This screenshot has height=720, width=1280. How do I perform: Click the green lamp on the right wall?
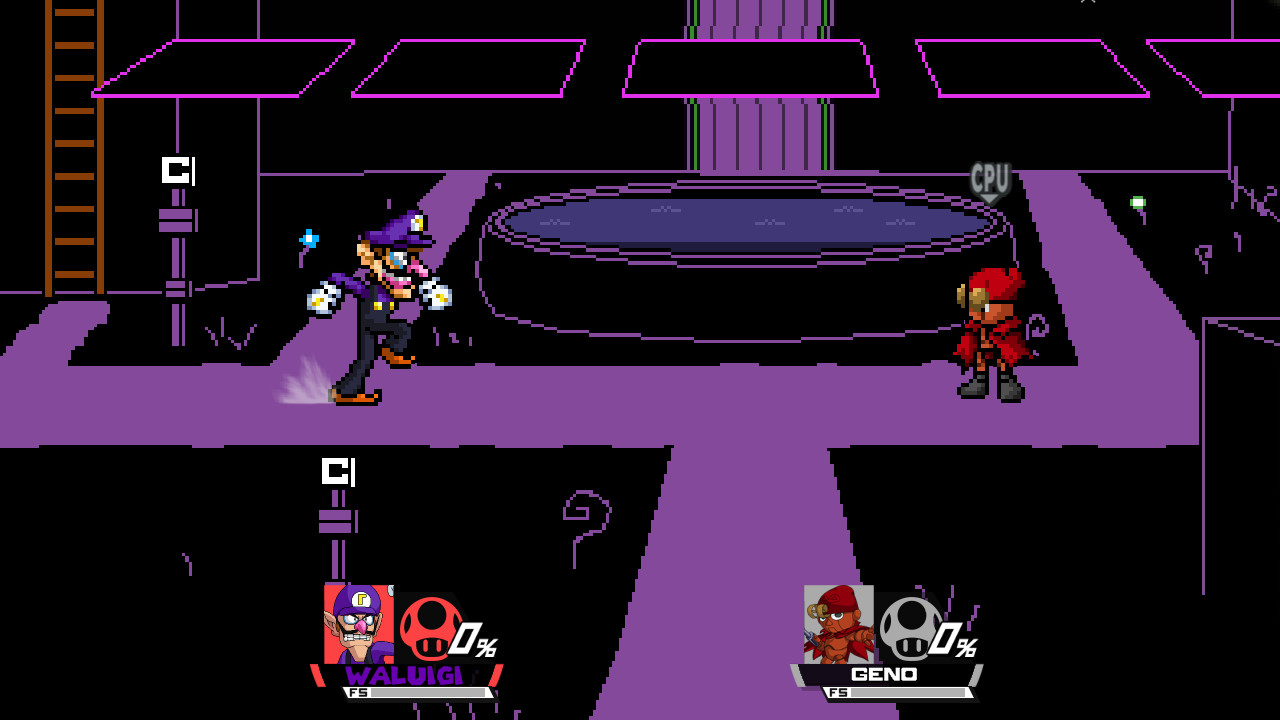point(1139,203)
